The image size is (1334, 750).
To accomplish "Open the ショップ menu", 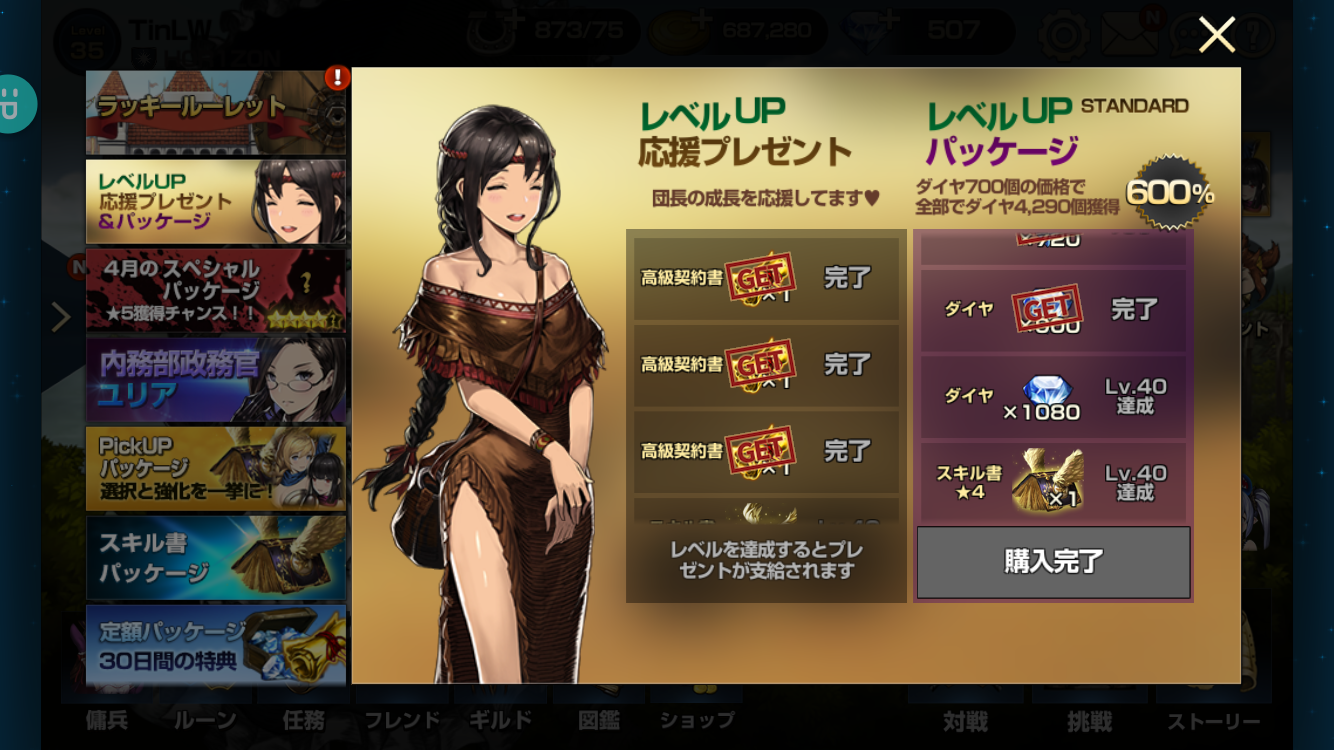I will coord(696,720).
